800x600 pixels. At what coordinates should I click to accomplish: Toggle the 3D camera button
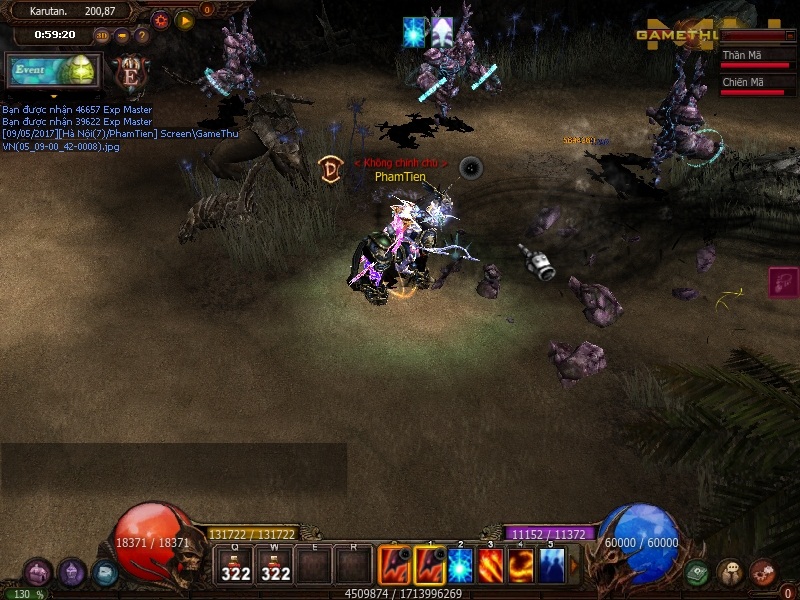pyautogui.click(x=102, y=36)
